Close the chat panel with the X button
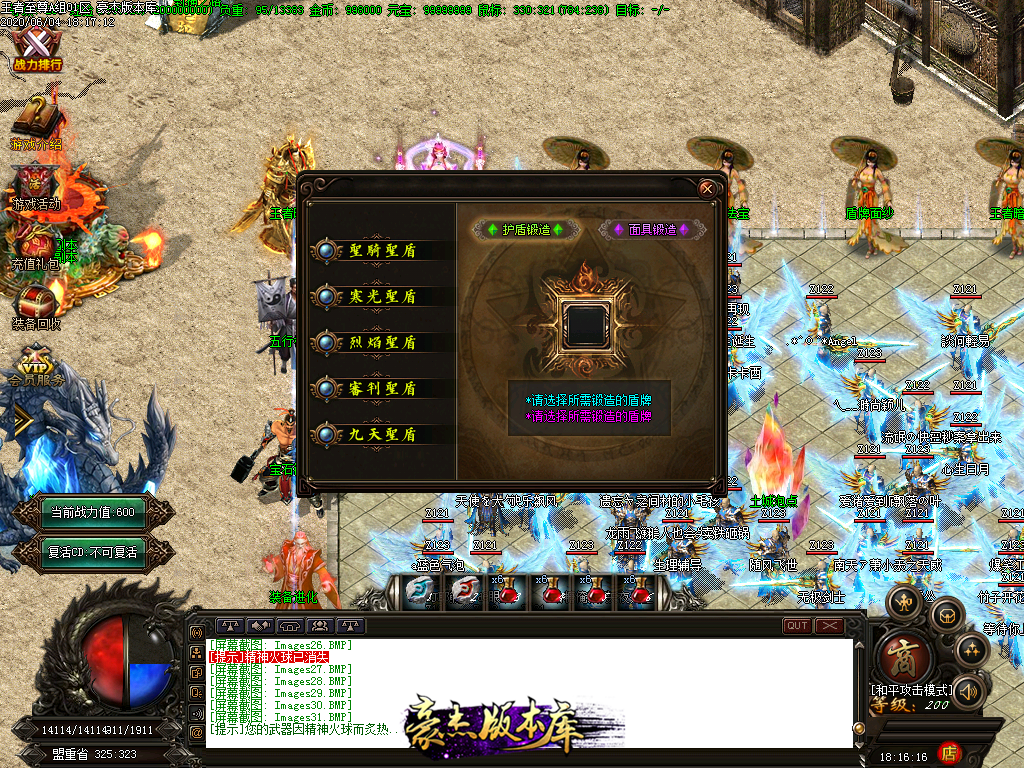 pos(829,626)
